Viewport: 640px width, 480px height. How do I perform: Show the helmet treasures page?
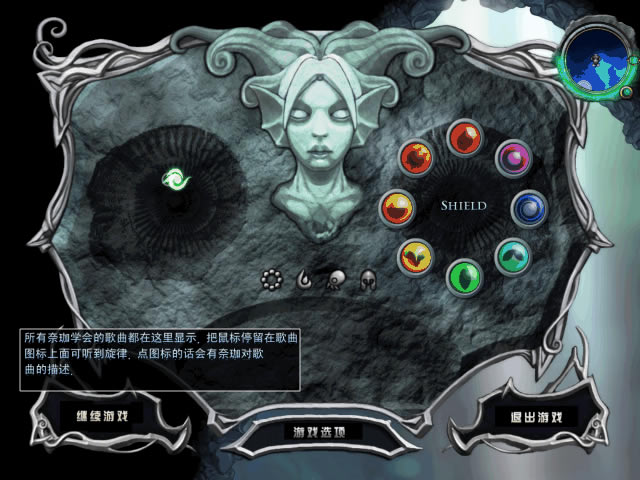coord(367,281)
